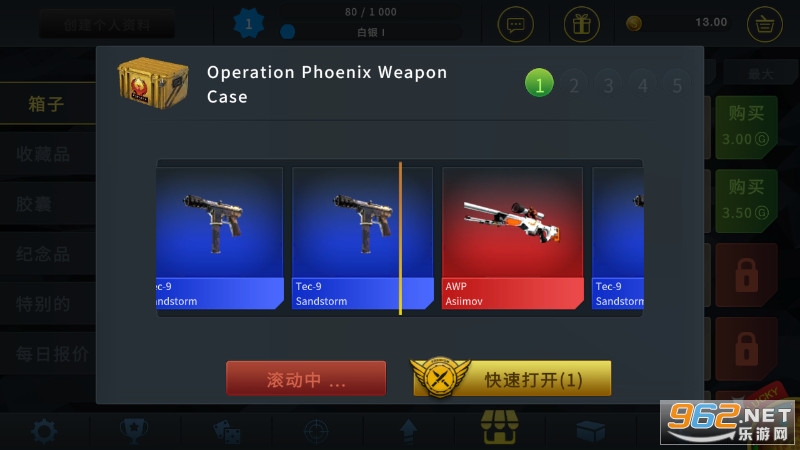Choose case quantity 2
800x450 pixels.
574,85
